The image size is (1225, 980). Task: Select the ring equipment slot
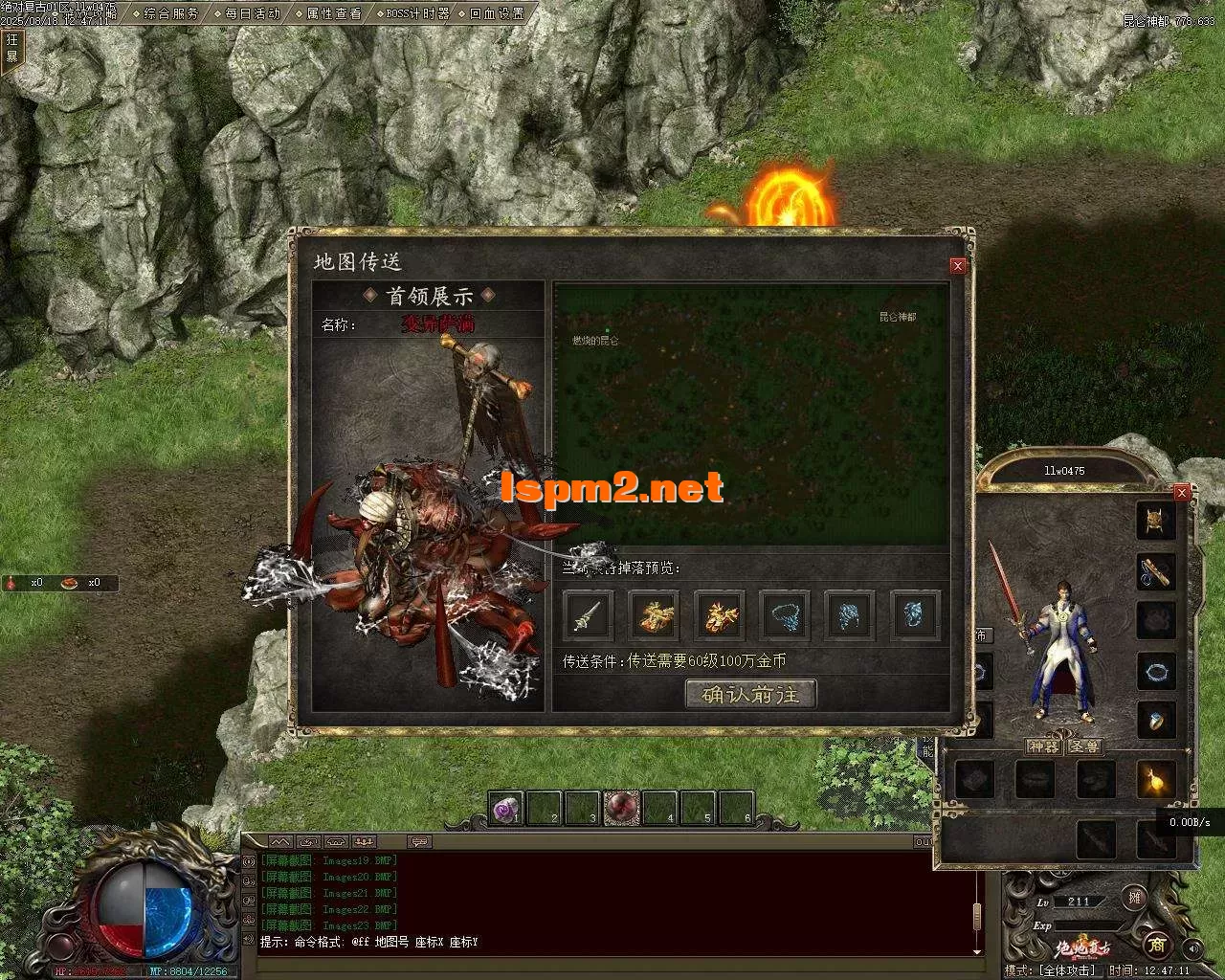click(1156, 721)
